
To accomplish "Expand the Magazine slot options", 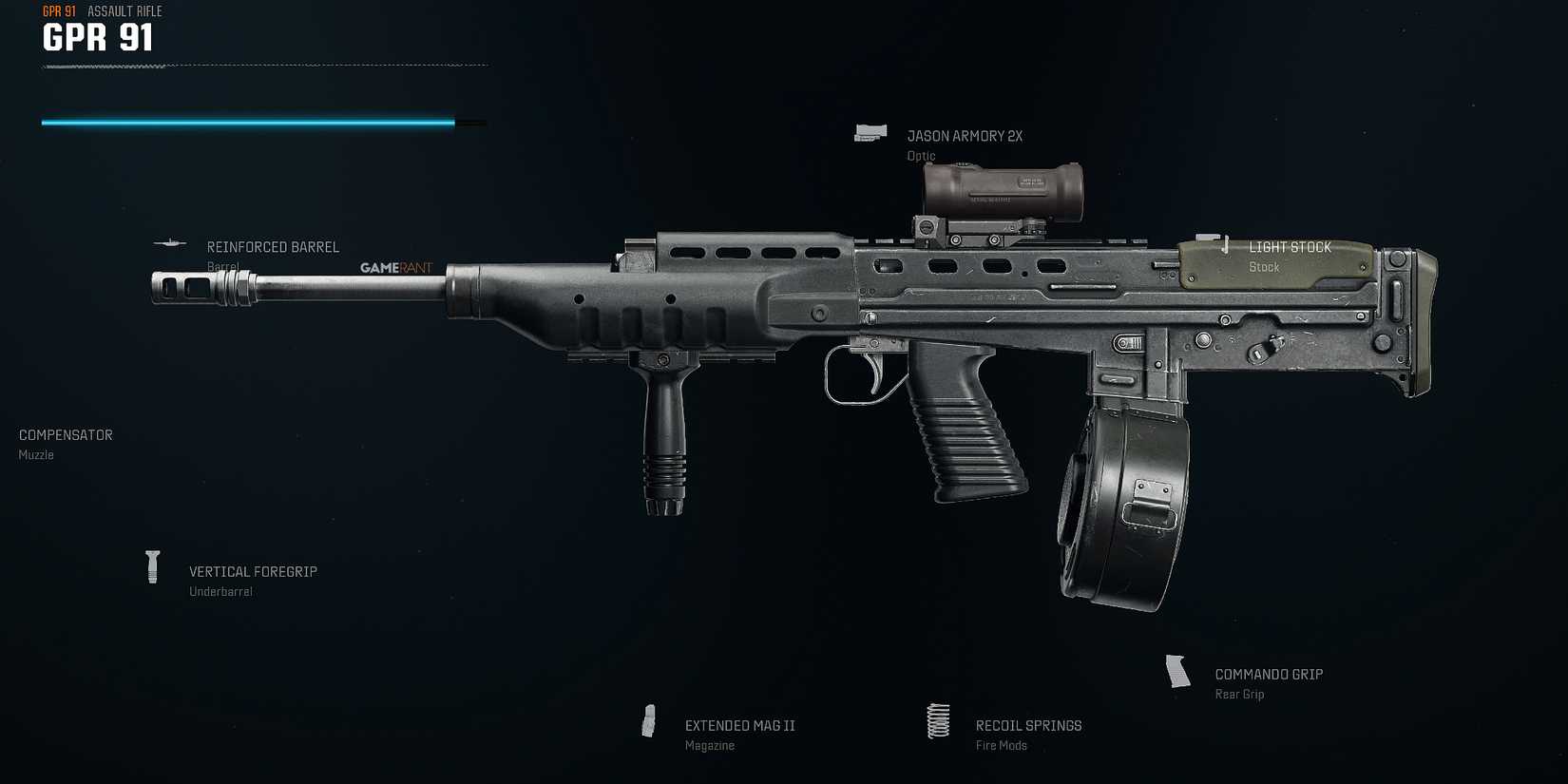I will pos(709,745).
